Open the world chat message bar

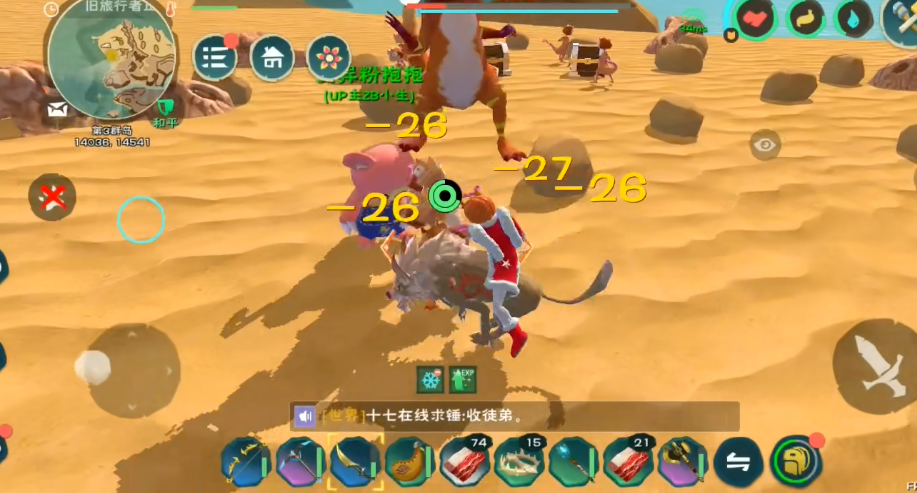tap(514, 416)
